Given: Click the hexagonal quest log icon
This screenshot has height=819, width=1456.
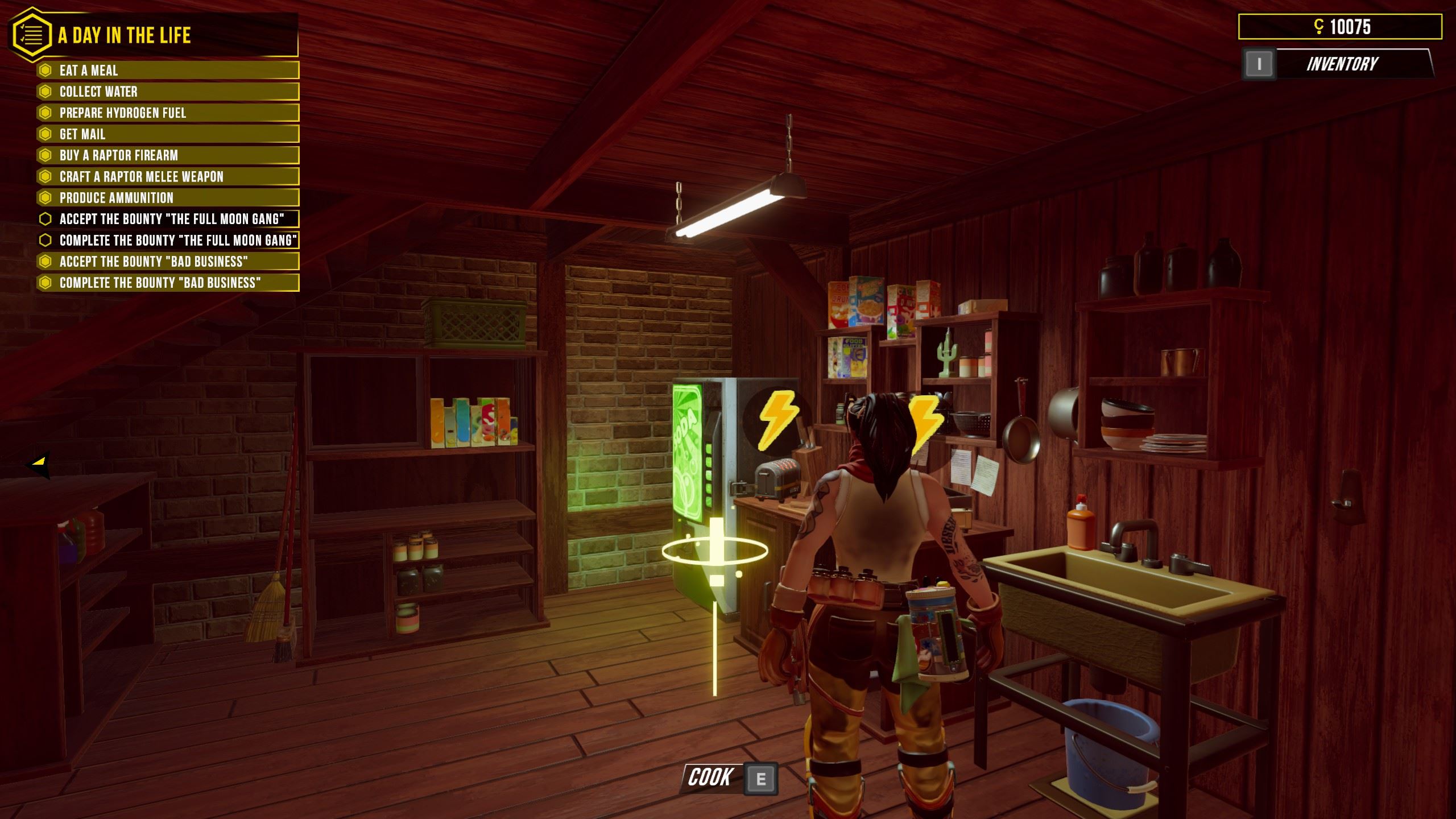Looking at the screenshot, I should [32, 35].
